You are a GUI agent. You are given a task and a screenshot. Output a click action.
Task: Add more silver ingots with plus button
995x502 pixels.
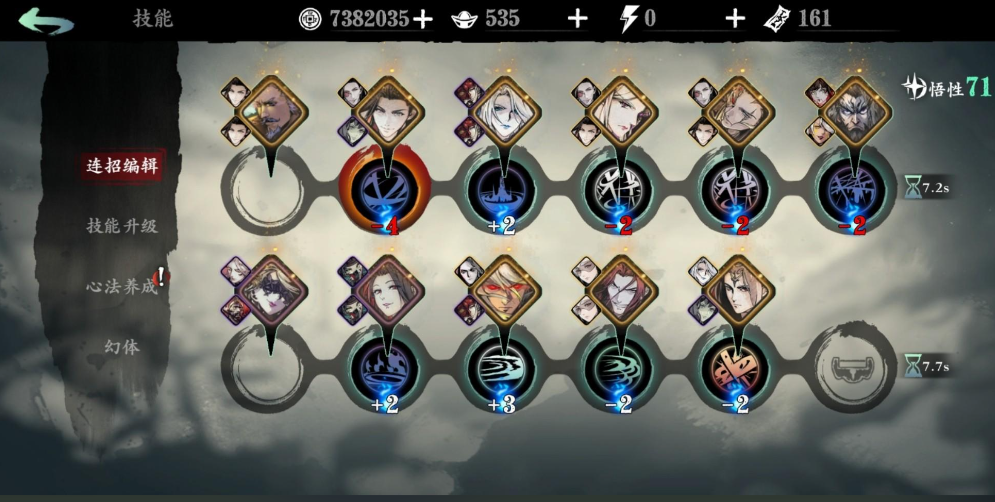[577, 19]
